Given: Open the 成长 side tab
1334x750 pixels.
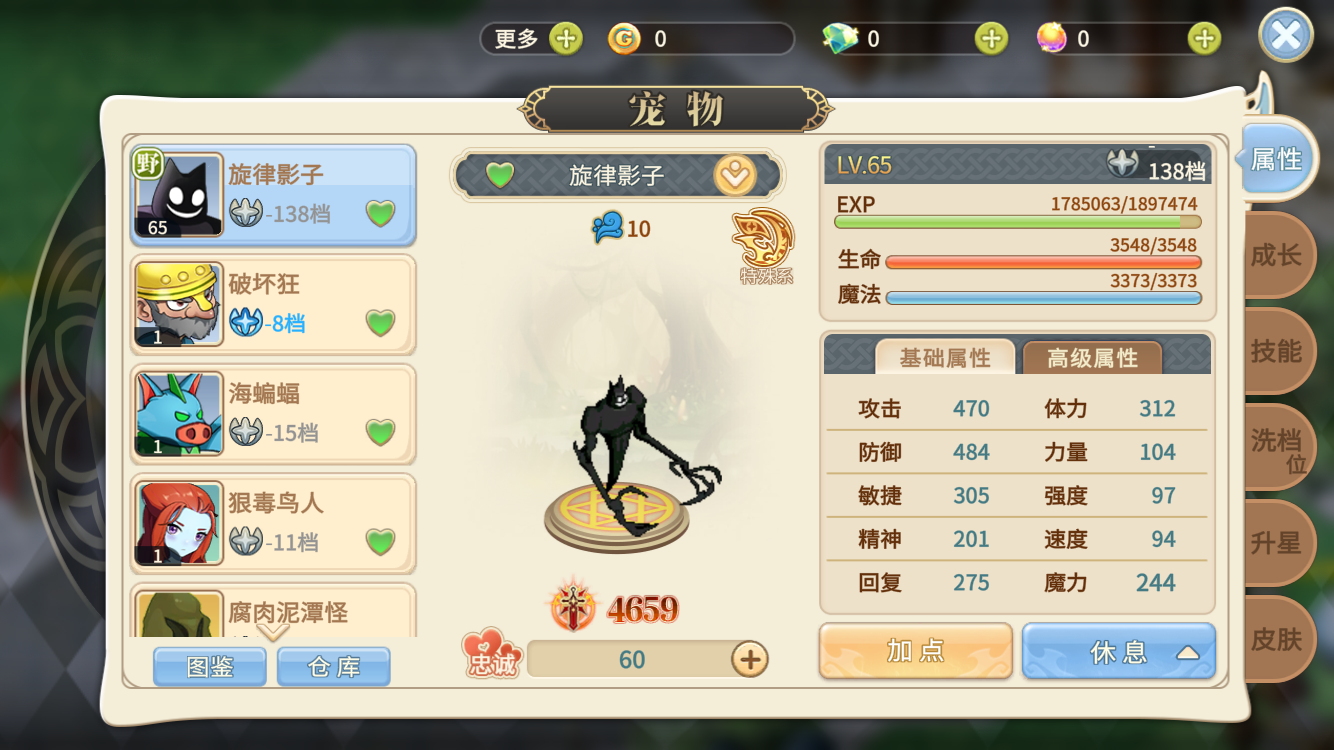Looking at the screenshot, I should [1276, 256].
